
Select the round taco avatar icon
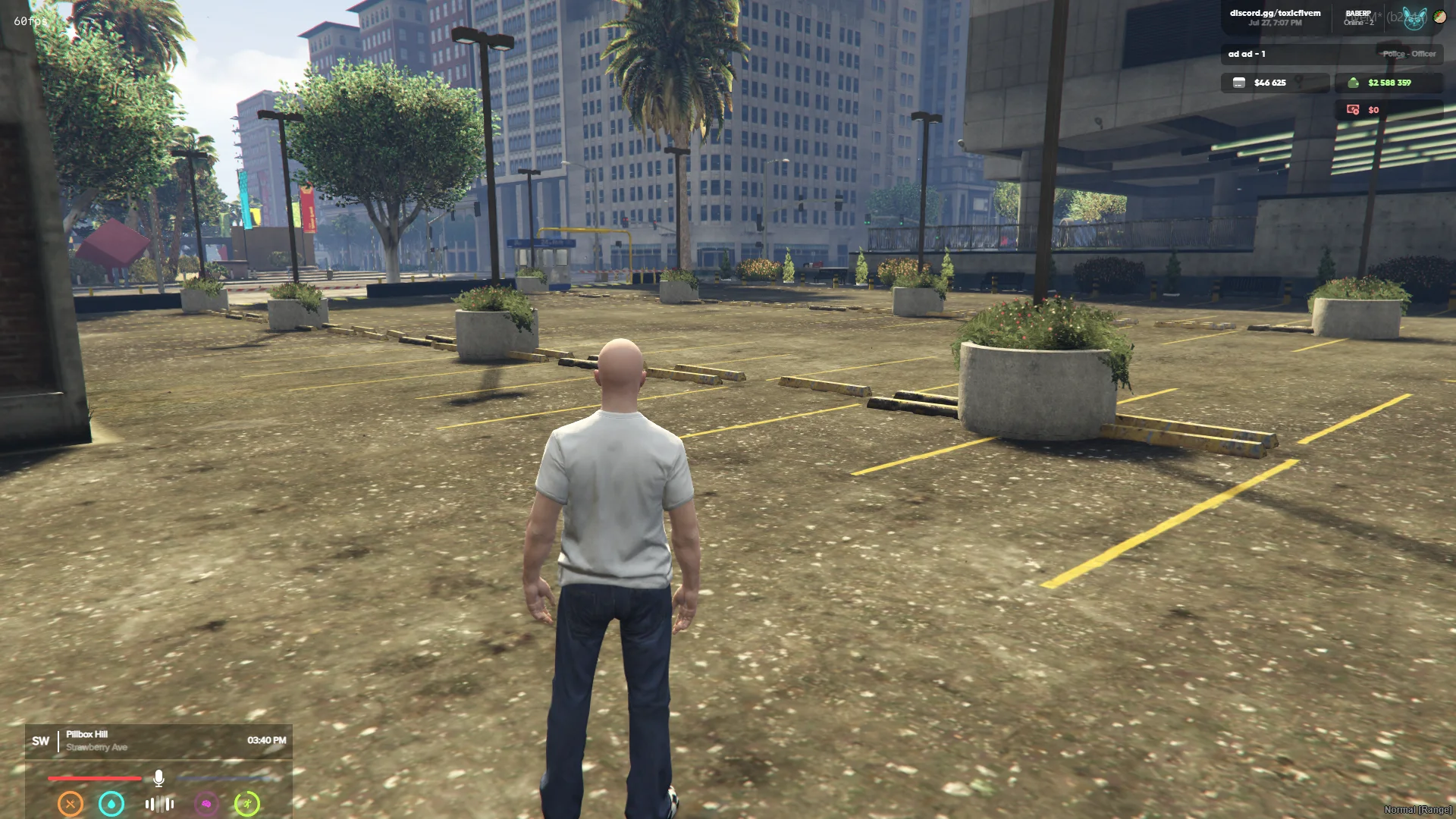point(1440,16)
